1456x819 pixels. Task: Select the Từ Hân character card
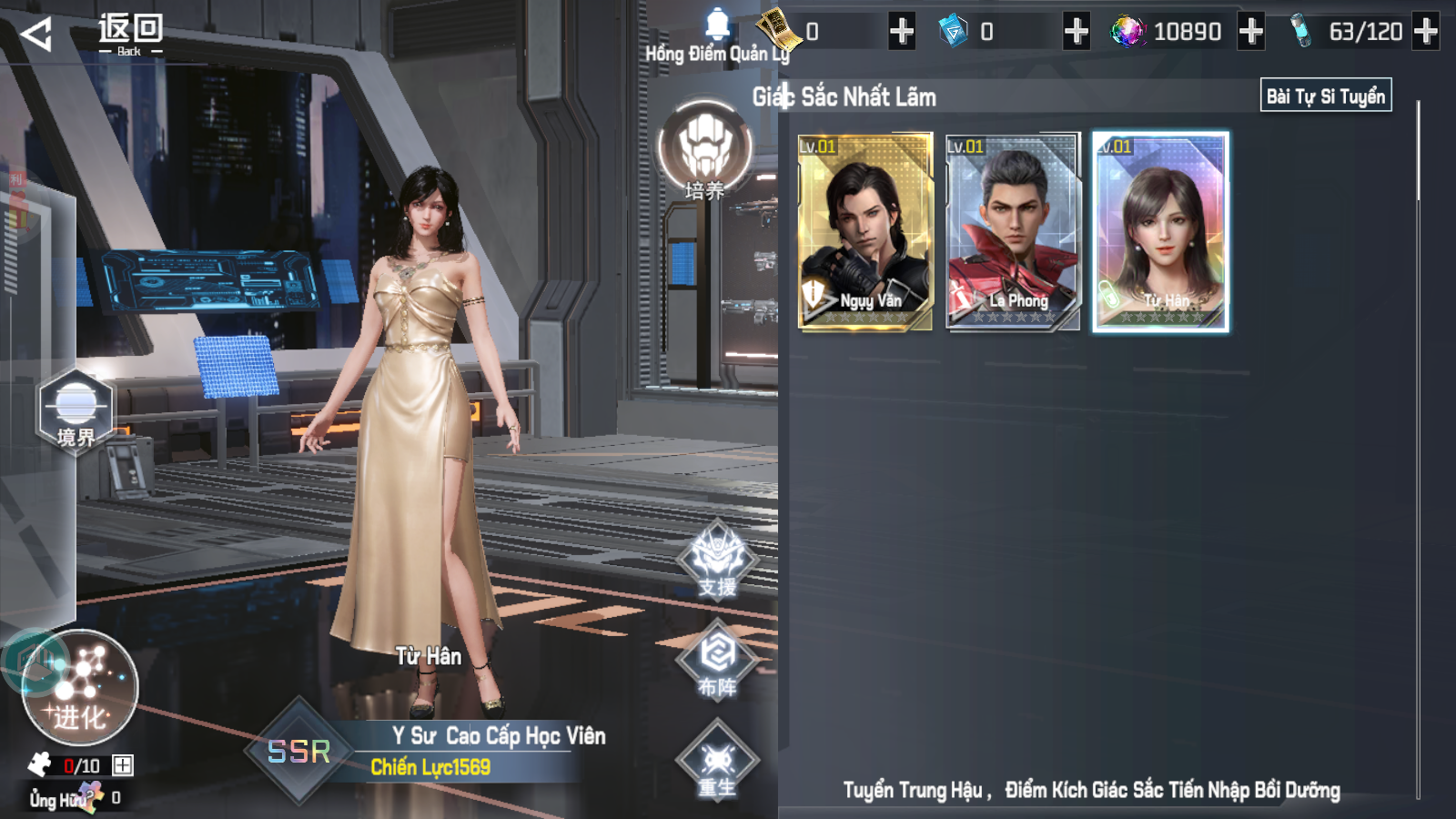click(x=1160, y=230)
